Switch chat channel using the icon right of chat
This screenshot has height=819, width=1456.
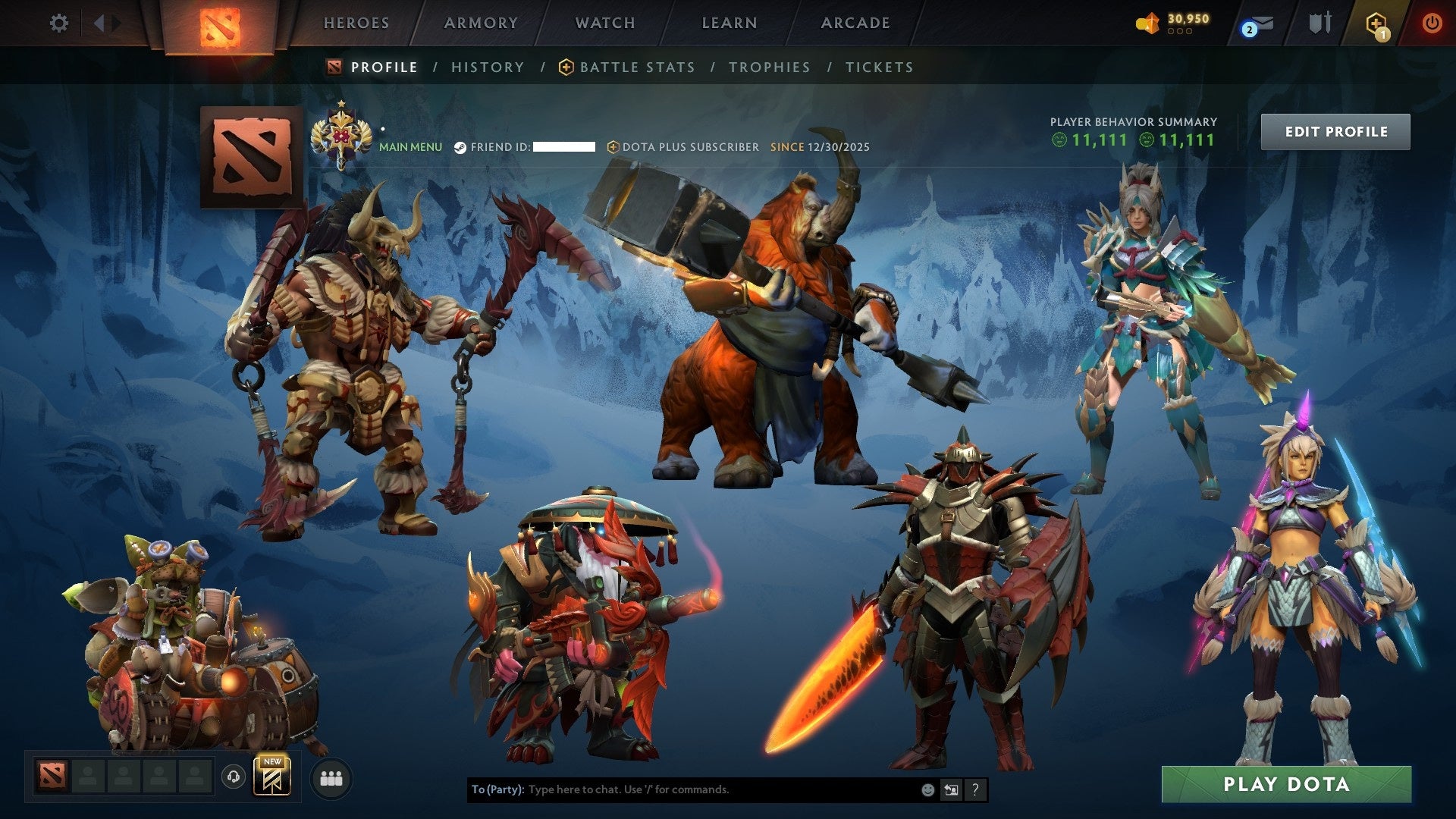[x=951, y=789]
